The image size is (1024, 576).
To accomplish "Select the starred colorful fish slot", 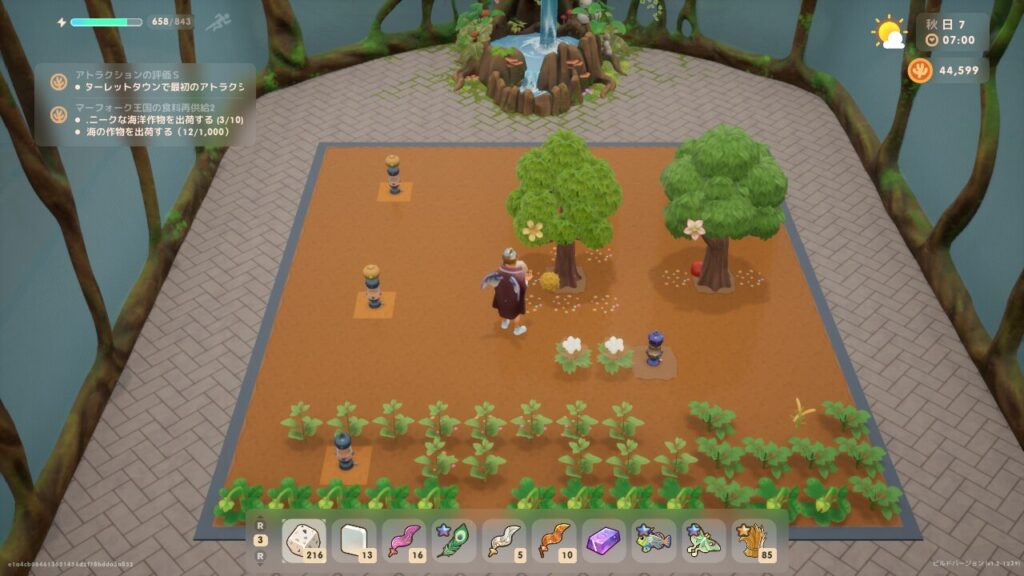I will [654, 541].
